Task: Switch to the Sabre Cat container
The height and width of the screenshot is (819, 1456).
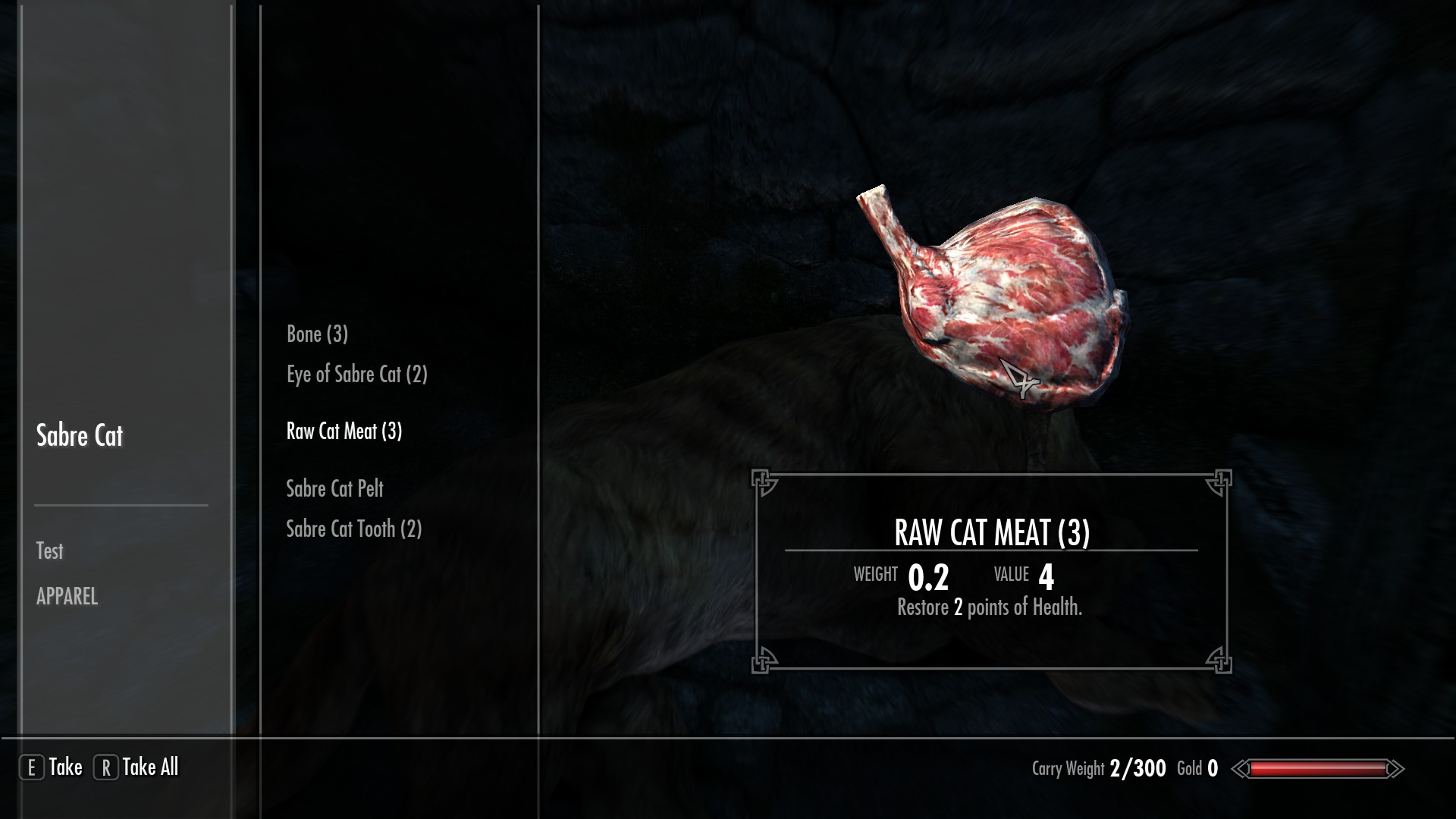Action: pos(80,436)
